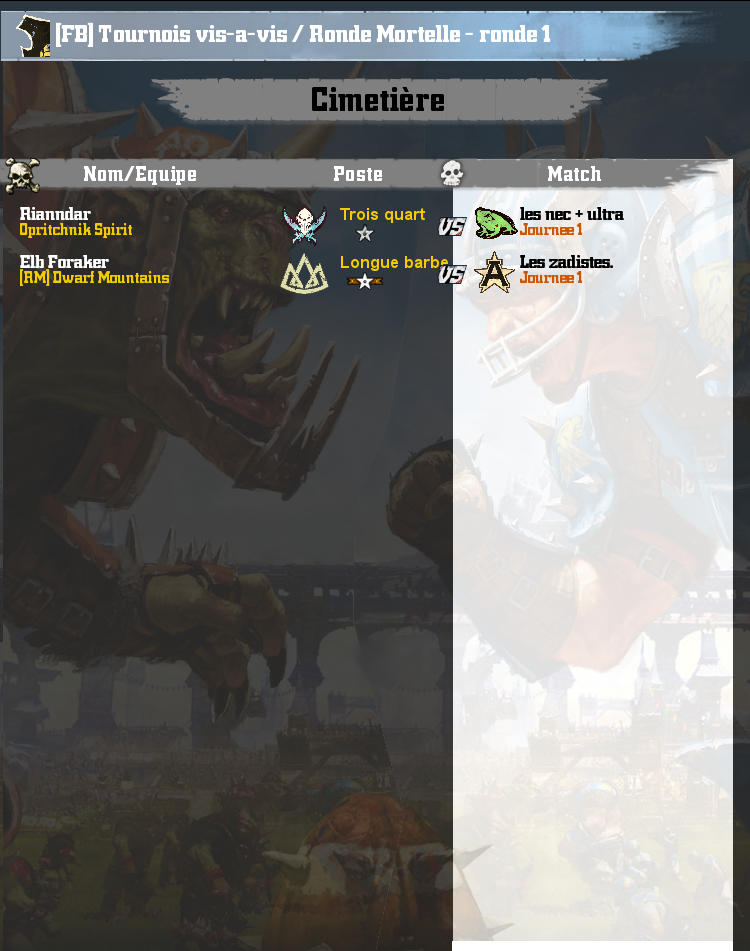
Task: Open the Tournois vis-a-vis Ronde Mortelle title
Action: (303, 34)
